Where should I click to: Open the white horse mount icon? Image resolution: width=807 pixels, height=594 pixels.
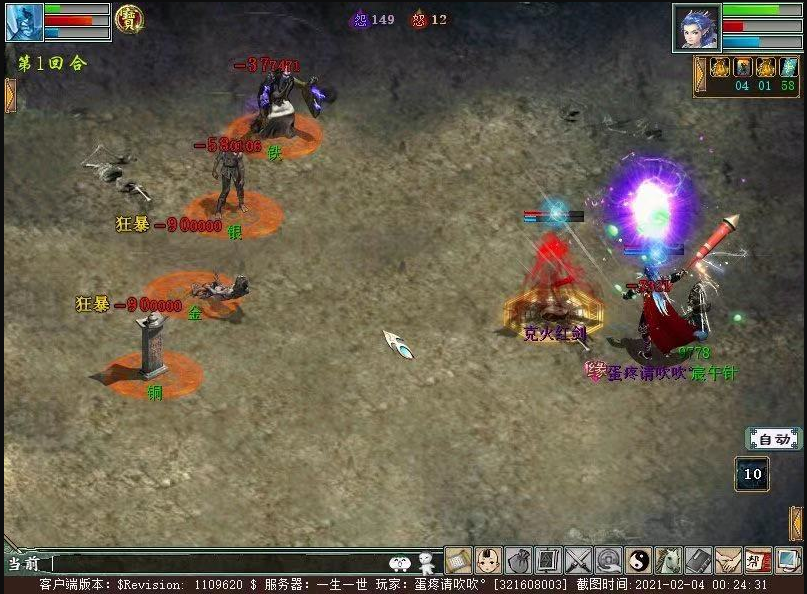point(668,561)
